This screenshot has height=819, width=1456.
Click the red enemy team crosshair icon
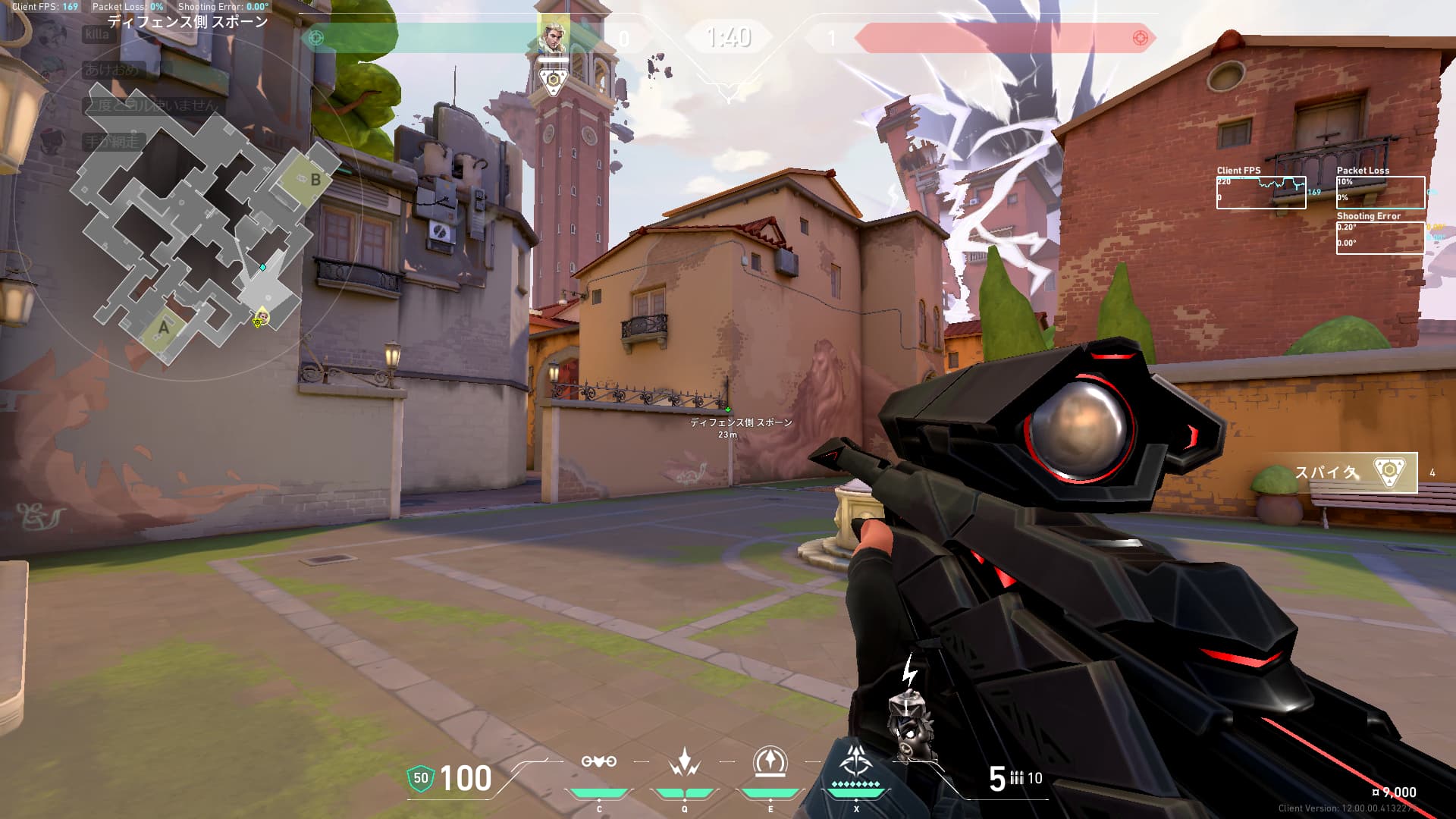pos(1140,38)
